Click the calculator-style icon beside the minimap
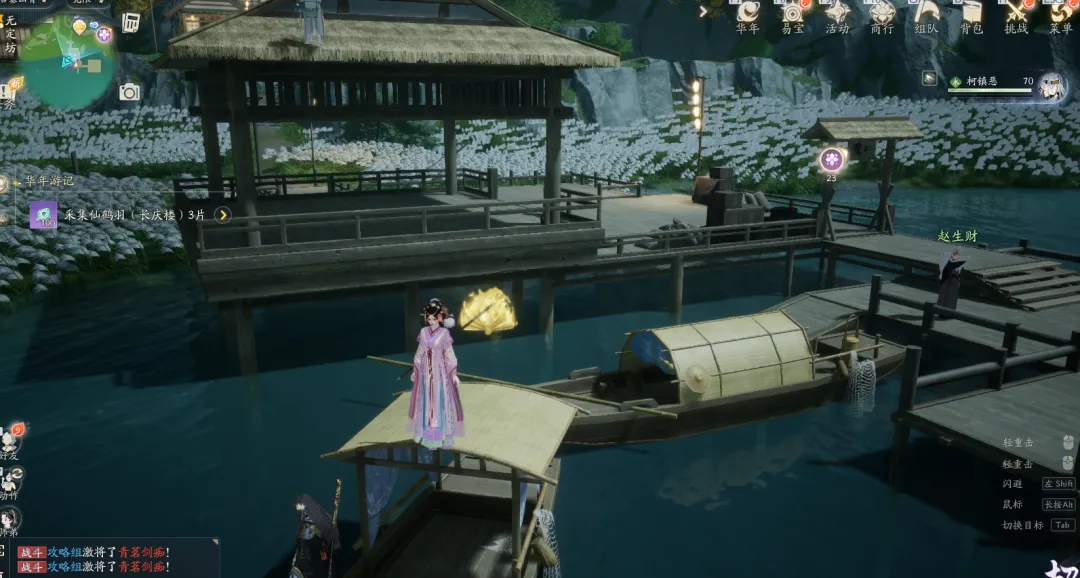Screen dimensions: 1080x578 [x=131, y=22]
